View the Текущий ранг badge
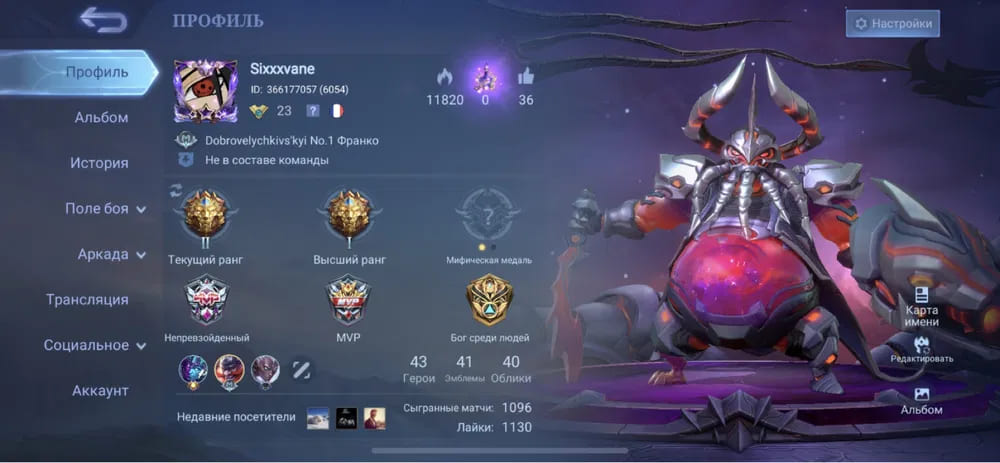Viewport: 1000px width, 463px height. tap(205, 214)
